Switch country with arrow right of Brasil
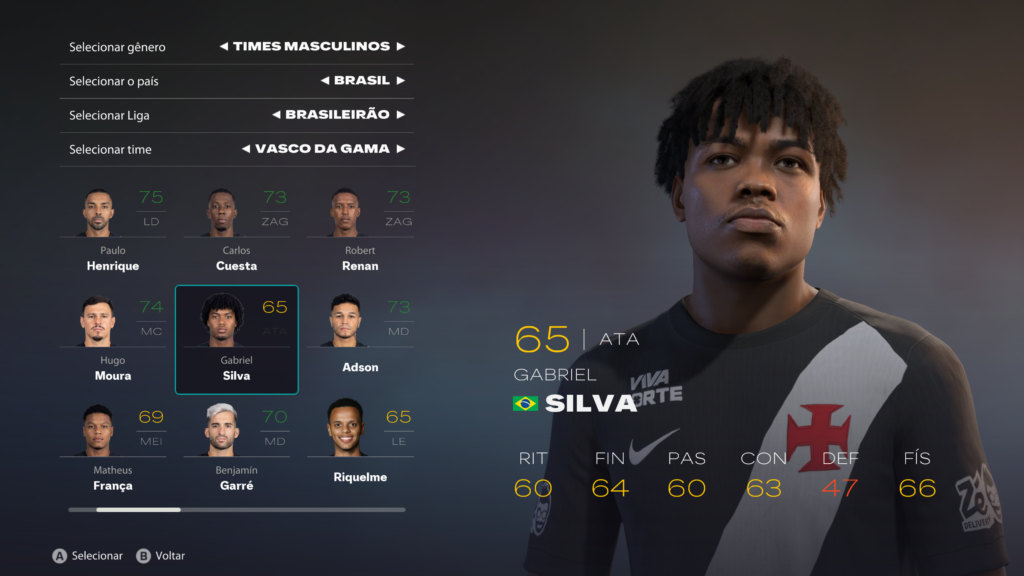The height and width of the screenshot is (576, 1024). coord(400,81)
